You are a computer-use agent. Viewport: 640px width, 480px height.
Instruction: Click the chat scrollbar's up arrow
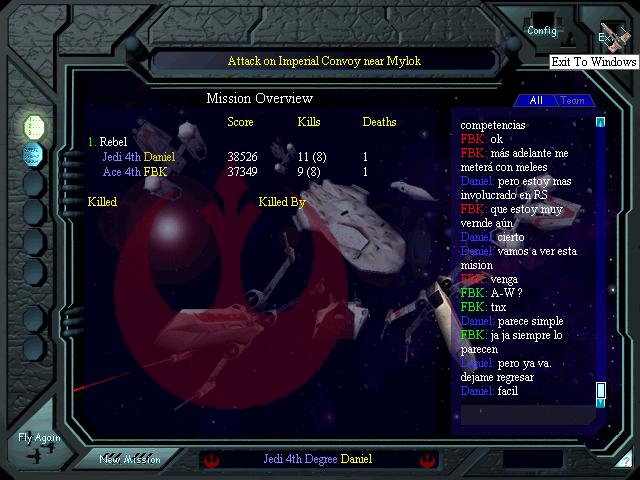click(601, 122)
